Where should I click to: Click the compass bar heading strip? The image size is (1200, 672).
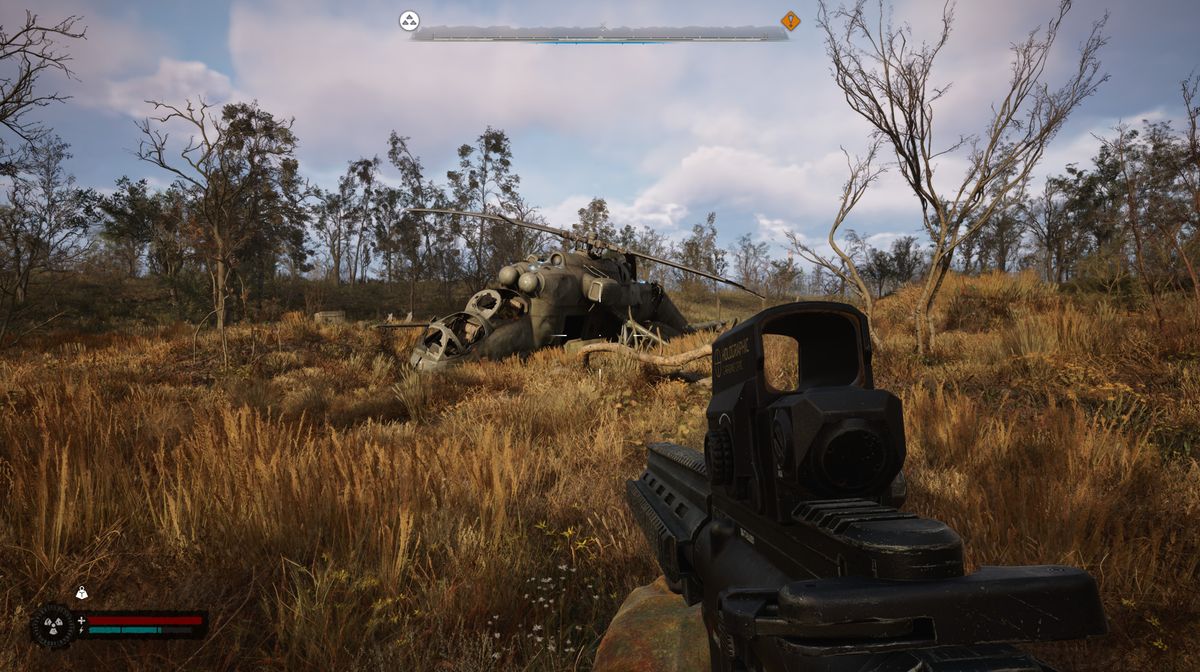[600, 33]
